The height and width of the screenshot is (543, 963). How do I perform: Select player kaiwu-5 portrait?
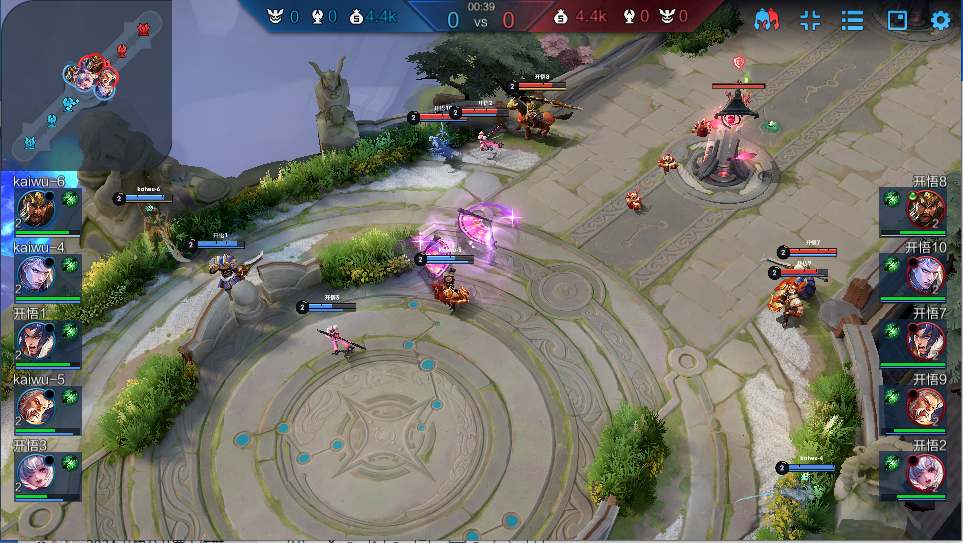pyautogui.click(x=35, y=406)
